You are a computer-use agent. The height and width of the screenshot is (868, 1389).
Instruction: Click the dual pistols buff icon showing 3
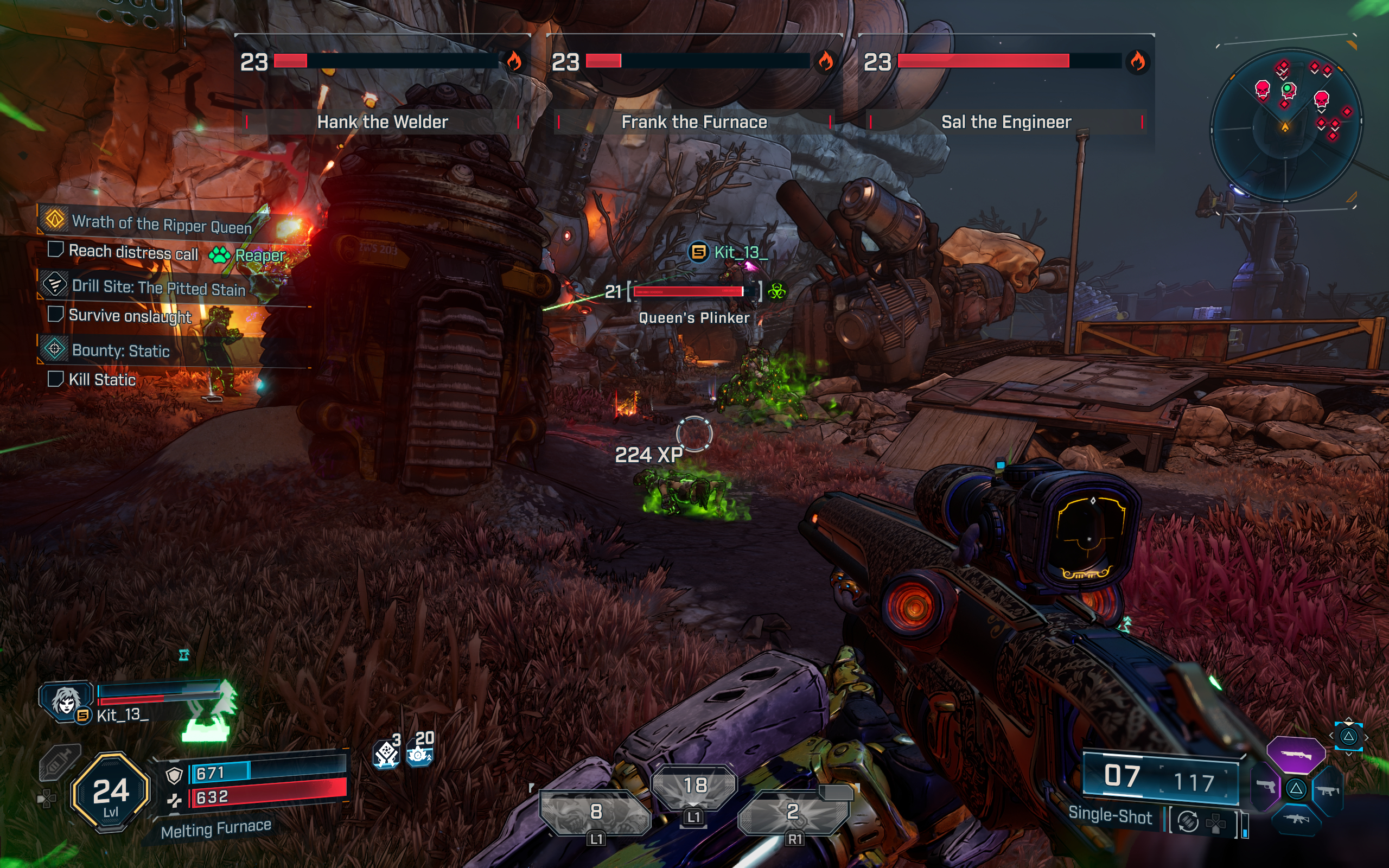click(386, 753)
